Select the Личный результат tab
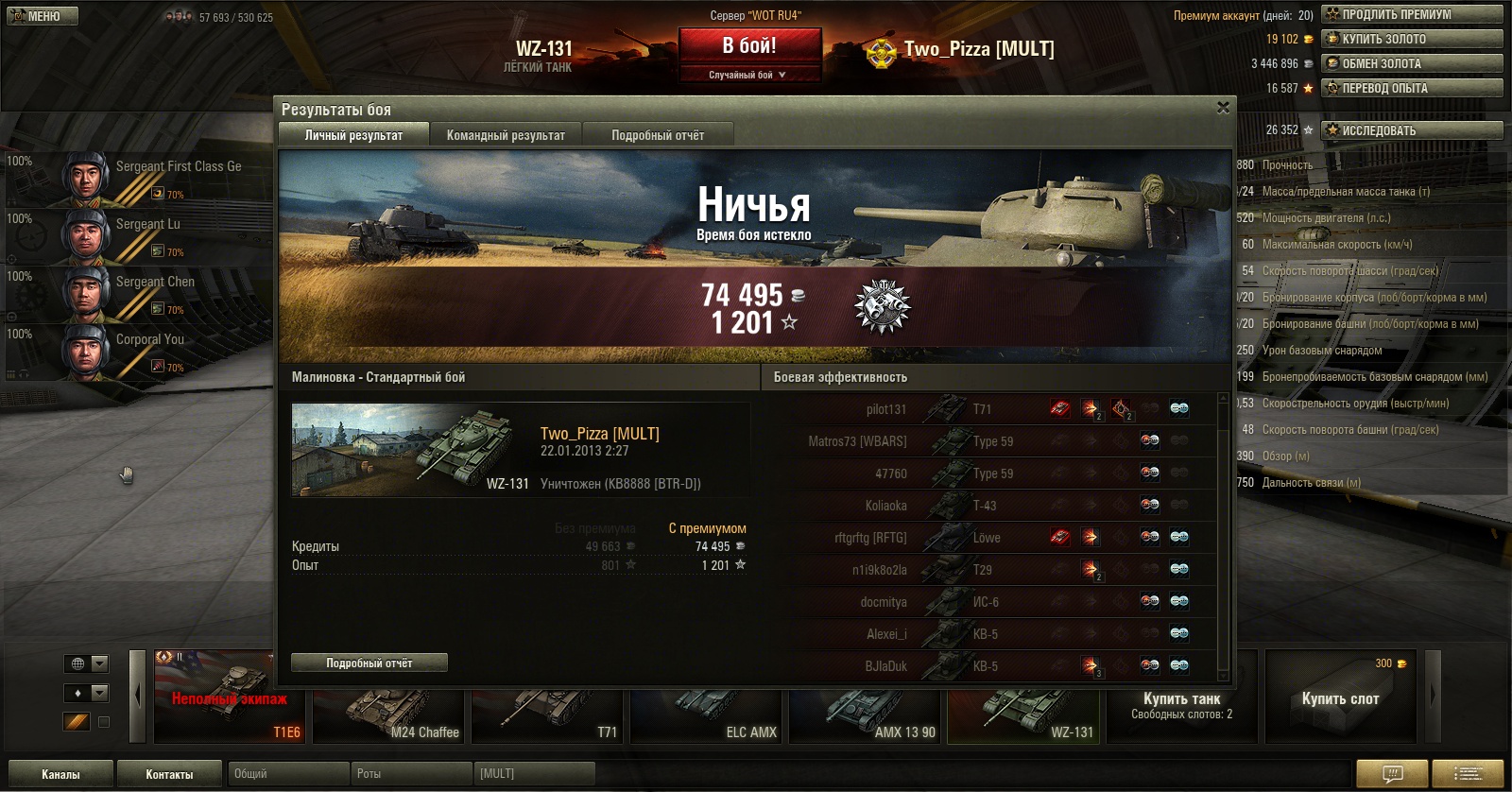Image resolution: width=1512 pixels, height=792 pixels. tap(353, 135)
